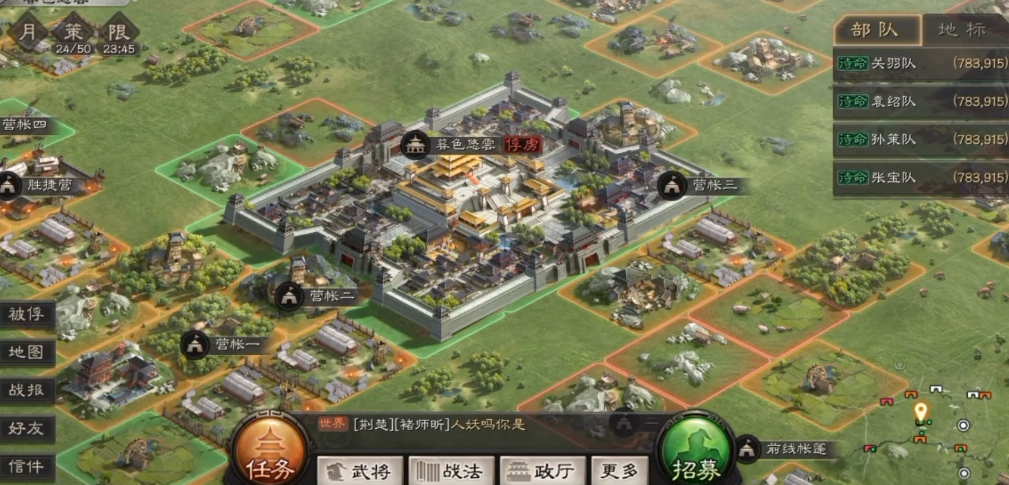Choose the 袁绍队 troop row
The width and height of the screenshot is (1009, 485).
pos(920,101)
